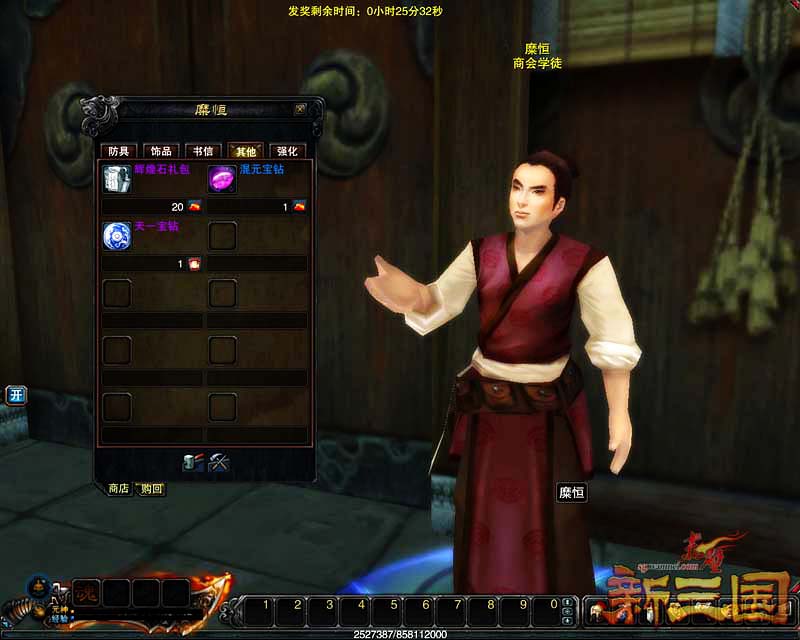Image resolution: width=800 pixels, height=640 pixels.
Task: Close the 糜恒 shop window
Action: [x=300, y=109]
